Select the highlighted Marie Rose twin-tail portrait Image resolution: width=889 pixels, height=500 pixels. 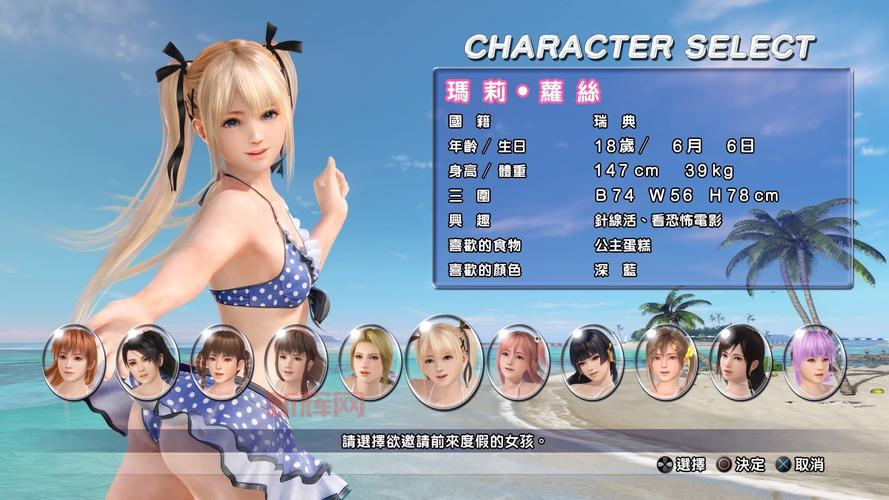(444, 358)
